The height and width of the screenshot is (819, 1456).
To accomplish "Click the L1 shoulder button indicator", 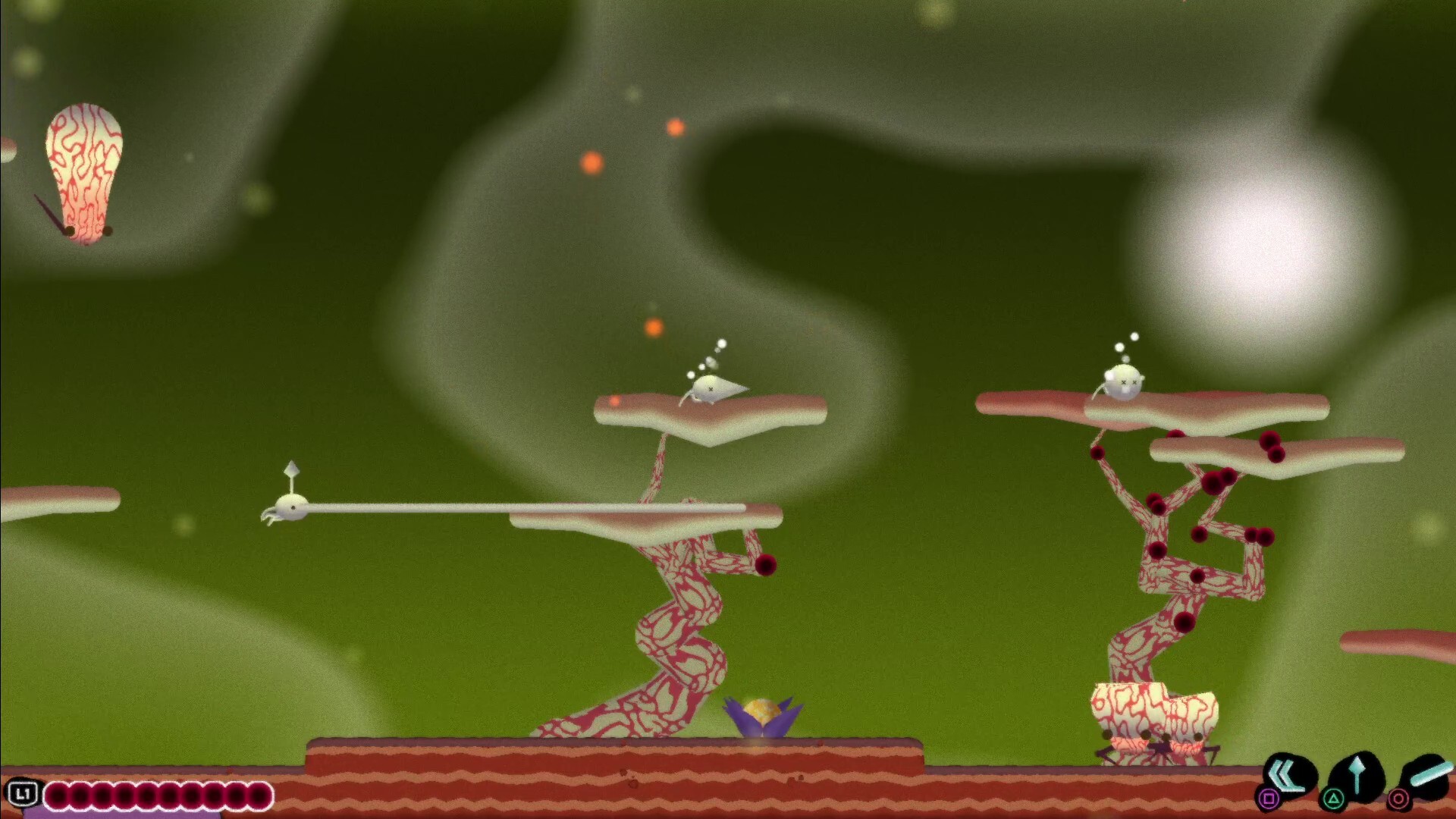I will (24, 793).
